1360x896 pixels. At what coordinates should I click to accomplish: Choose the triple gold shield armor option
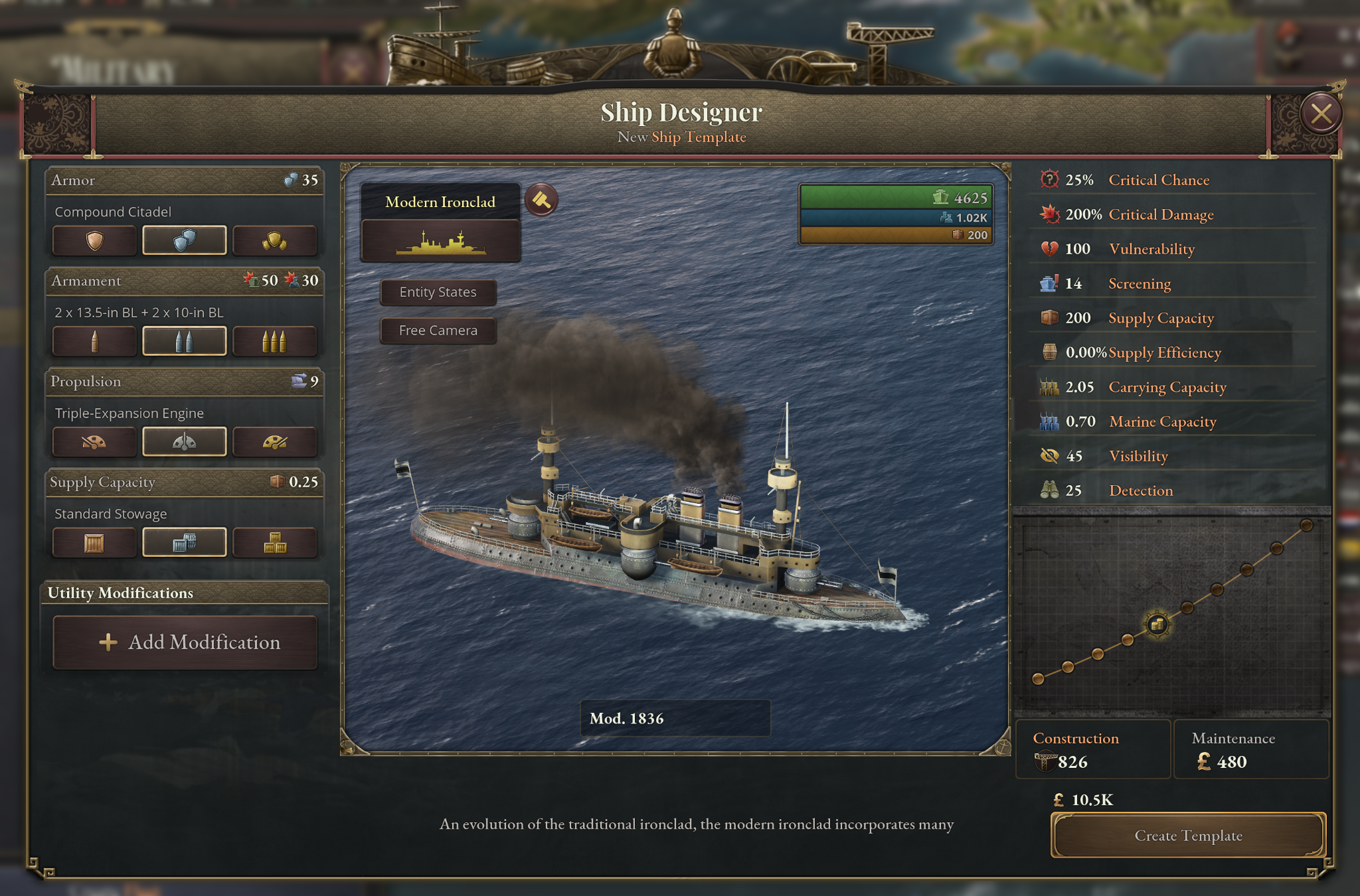(x=274, y=240)
